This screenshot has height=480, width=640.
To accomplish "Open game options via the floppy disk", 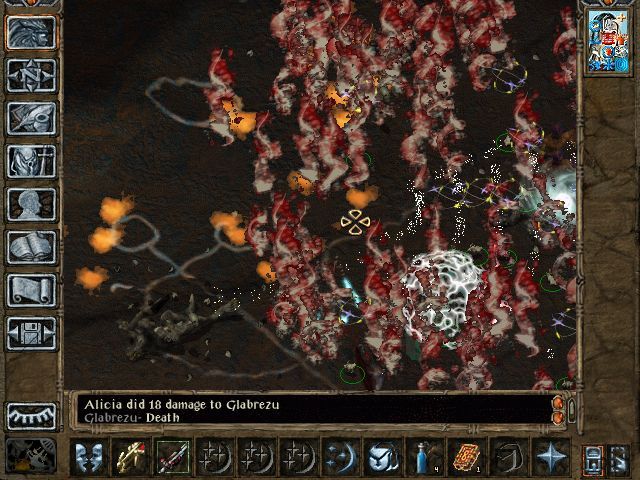I will [x=31, y=332].
